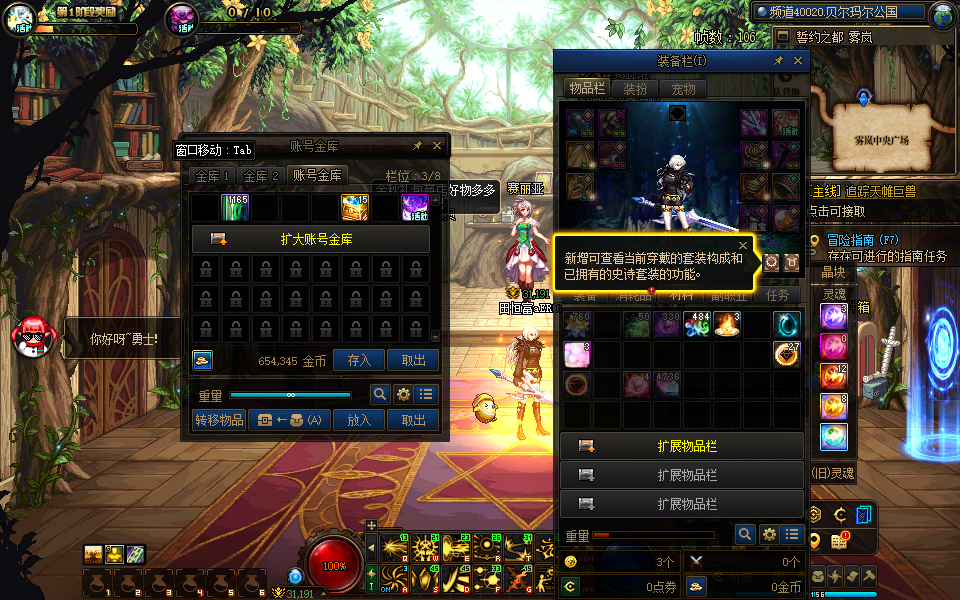Click the 扩大账号金库 expand button
The height and width of the screenshot is (600, 960).
coord(311,240)
